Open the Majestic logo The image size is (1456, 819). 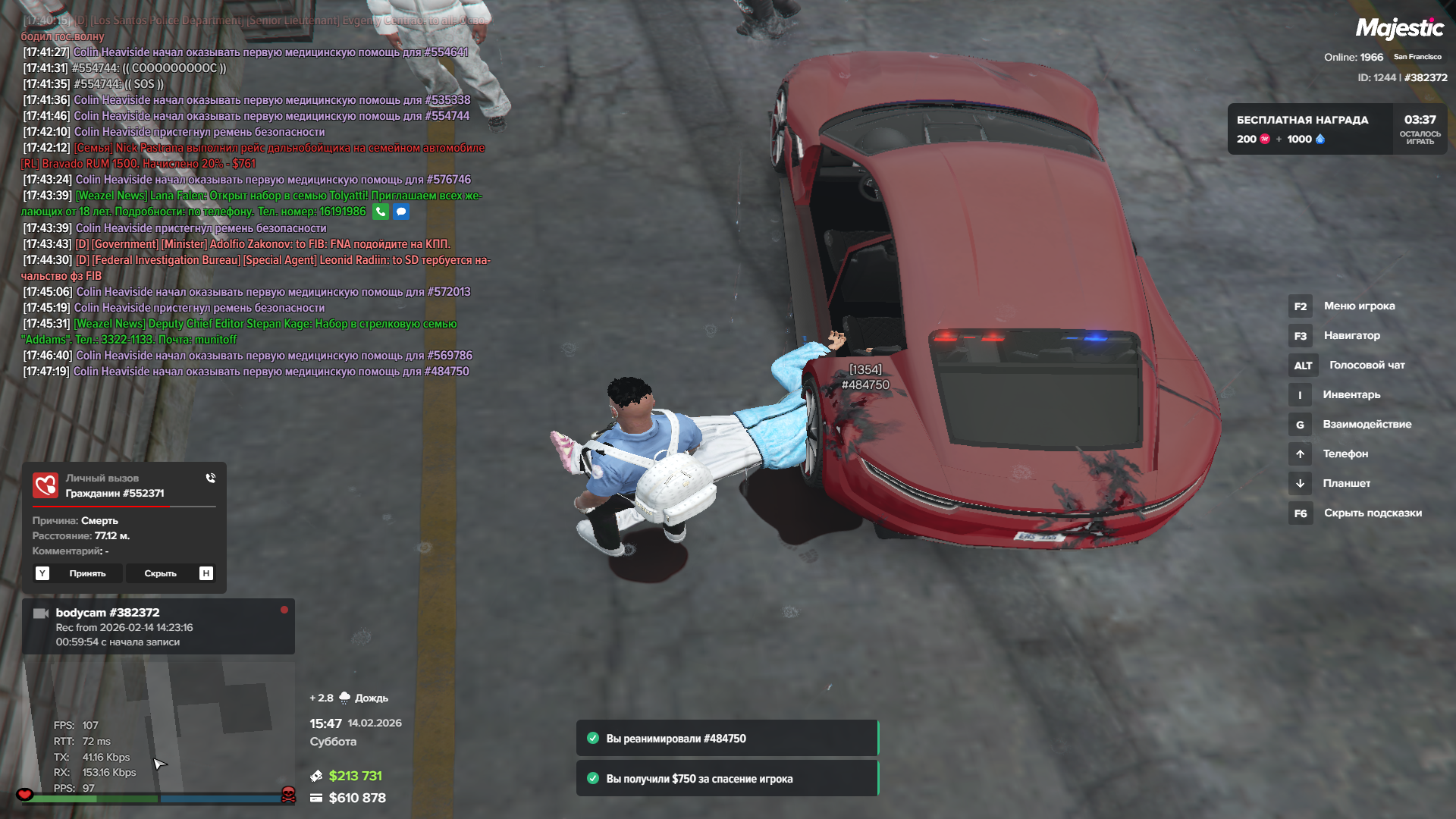tap(1399, 29)
